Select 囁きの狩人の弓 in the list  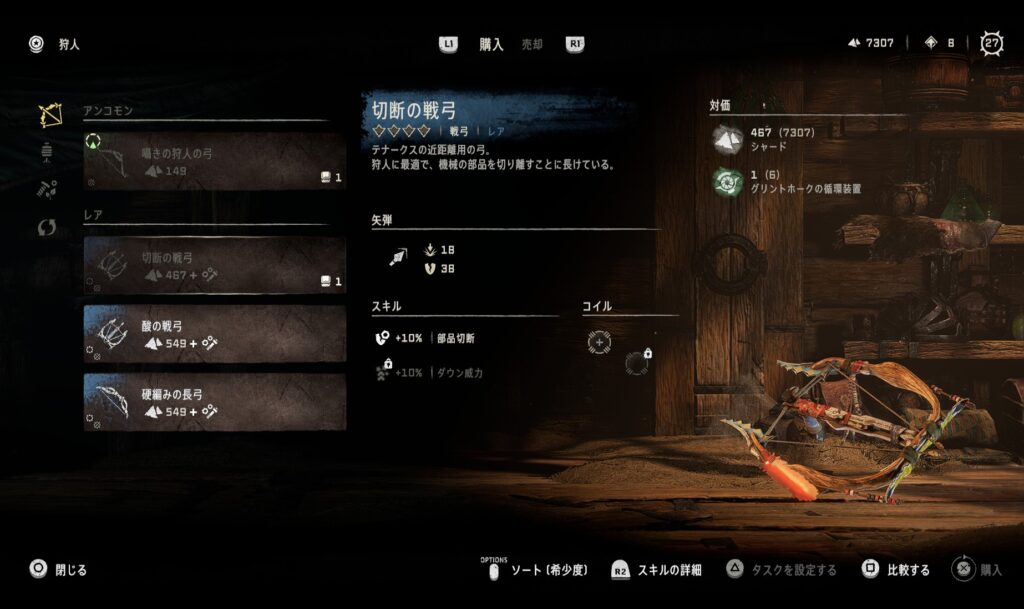[x=214, y=162]
